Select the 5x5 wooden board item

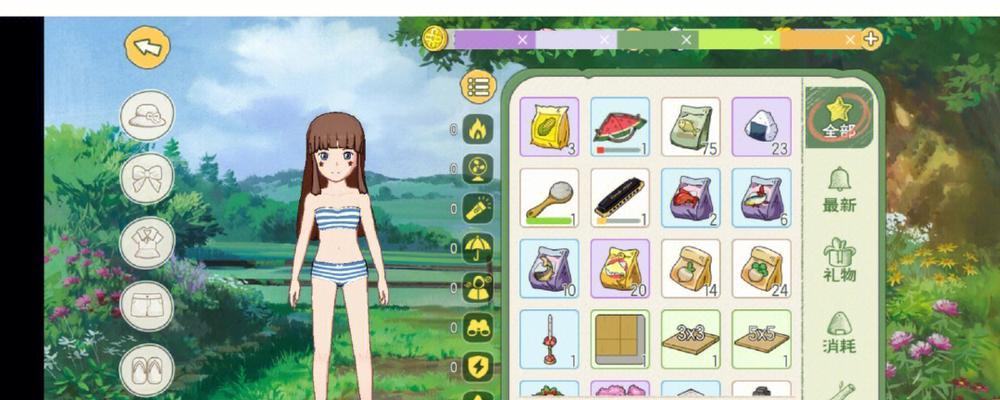tap(761, 339)
